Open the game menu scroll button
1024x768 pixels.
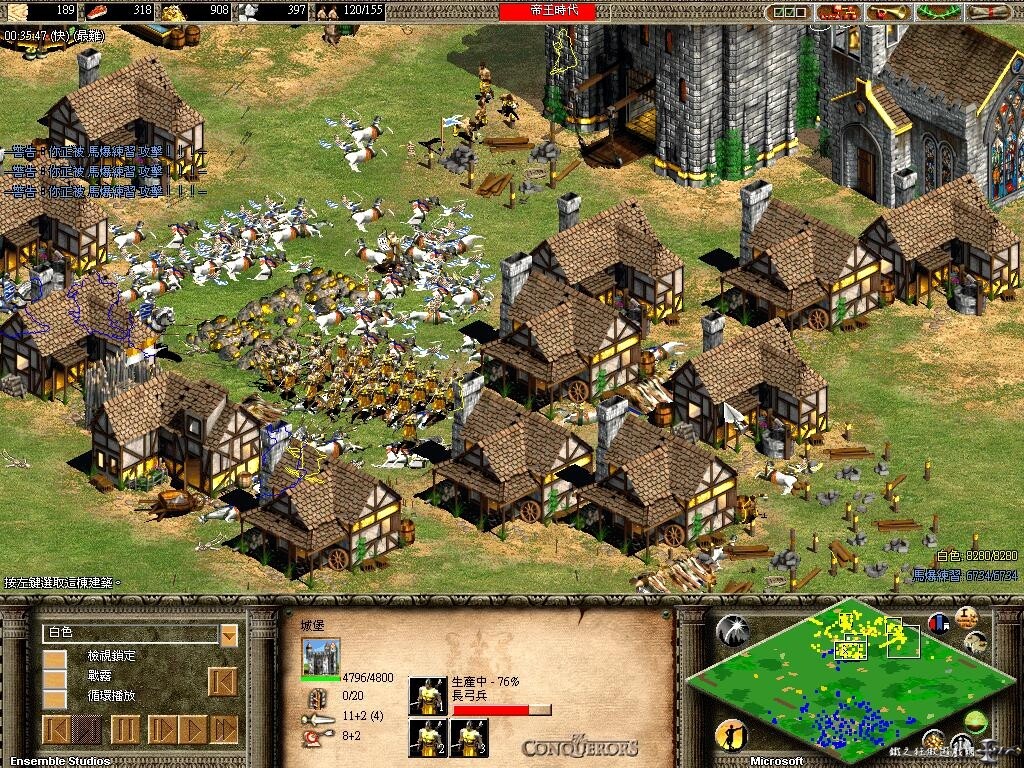(989, 12)
